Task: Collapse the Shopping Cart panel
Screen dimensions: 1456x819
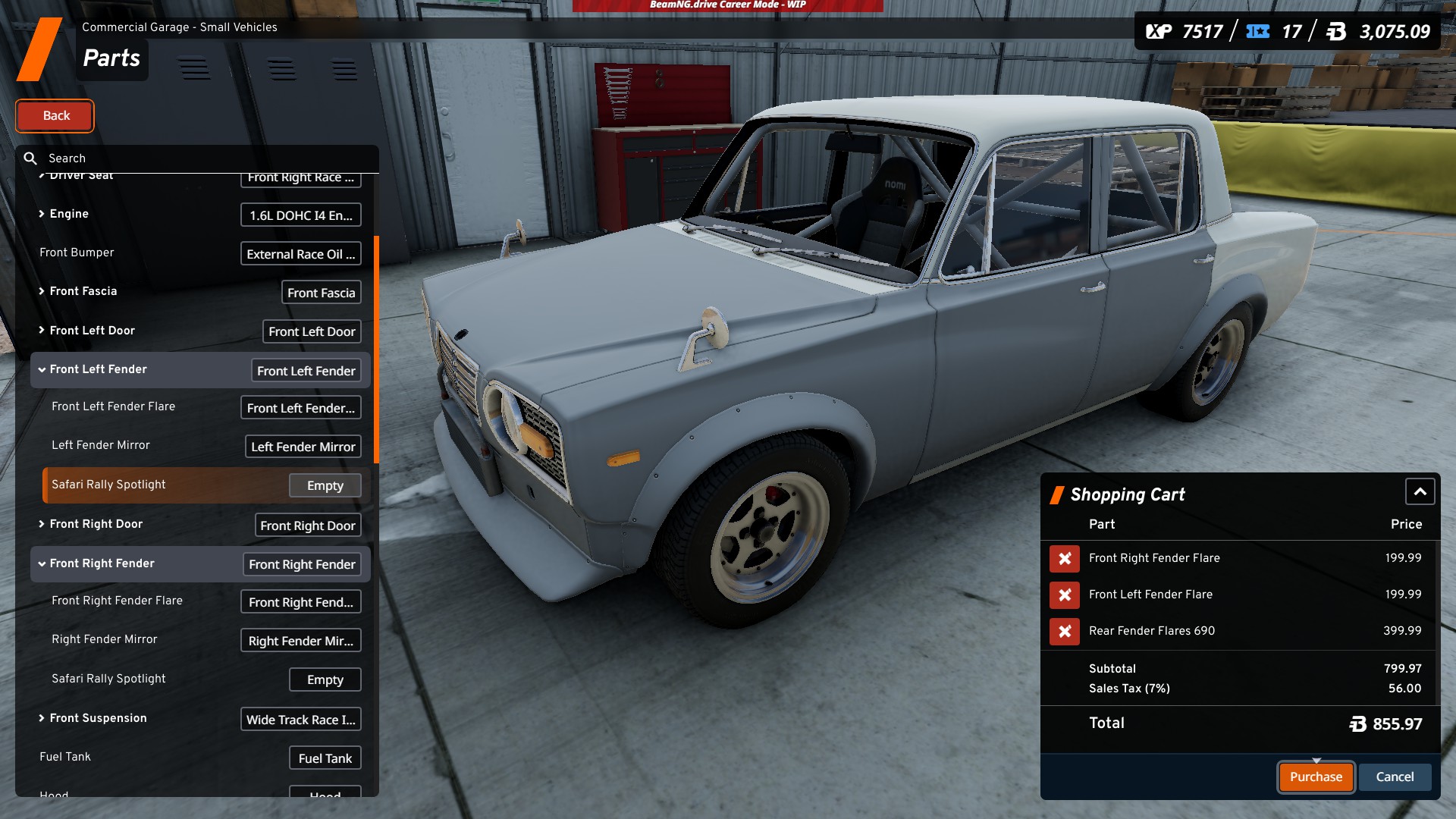Action: tap(1420, 492)
